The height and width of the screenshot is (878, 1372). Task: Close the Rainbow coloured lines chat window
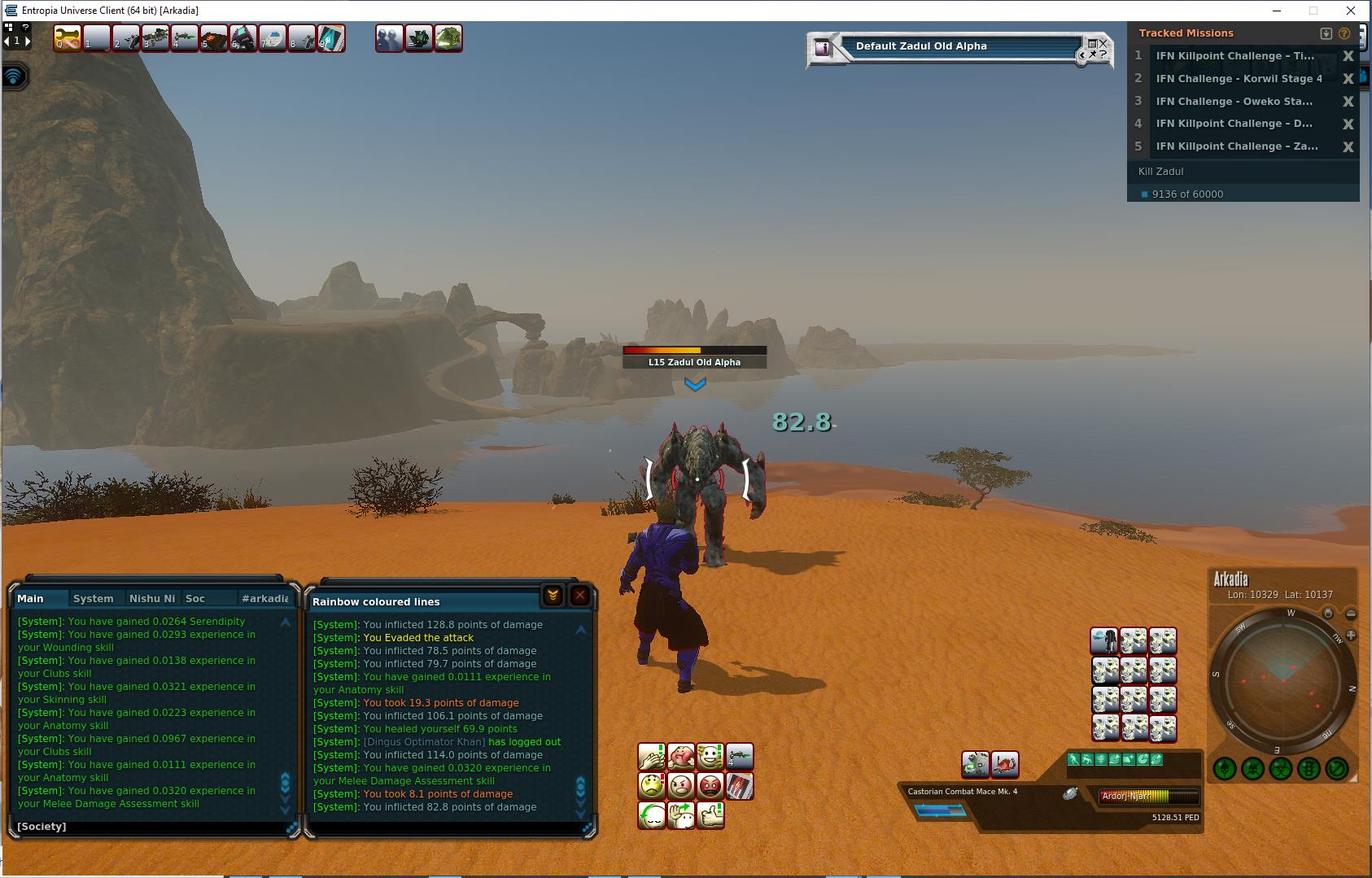point(580,596)
